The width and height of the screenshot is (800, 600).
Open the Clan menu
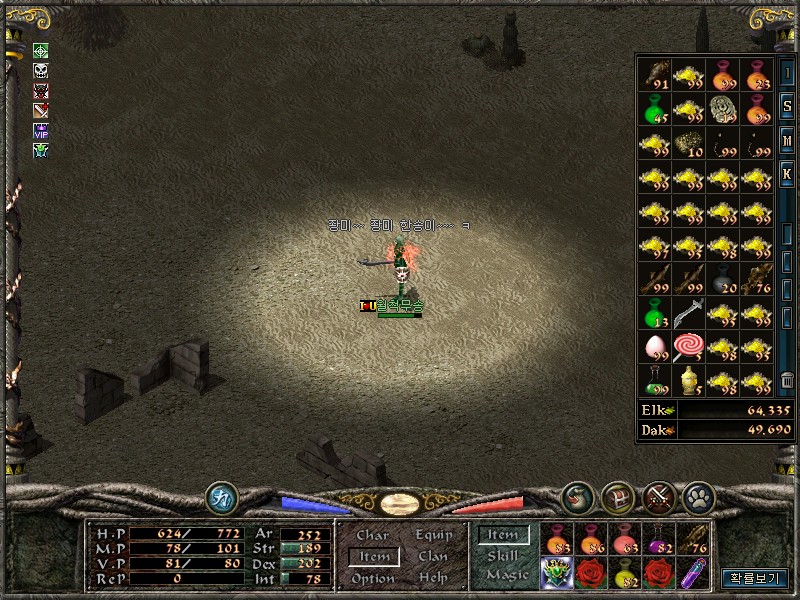click(433, 557)
